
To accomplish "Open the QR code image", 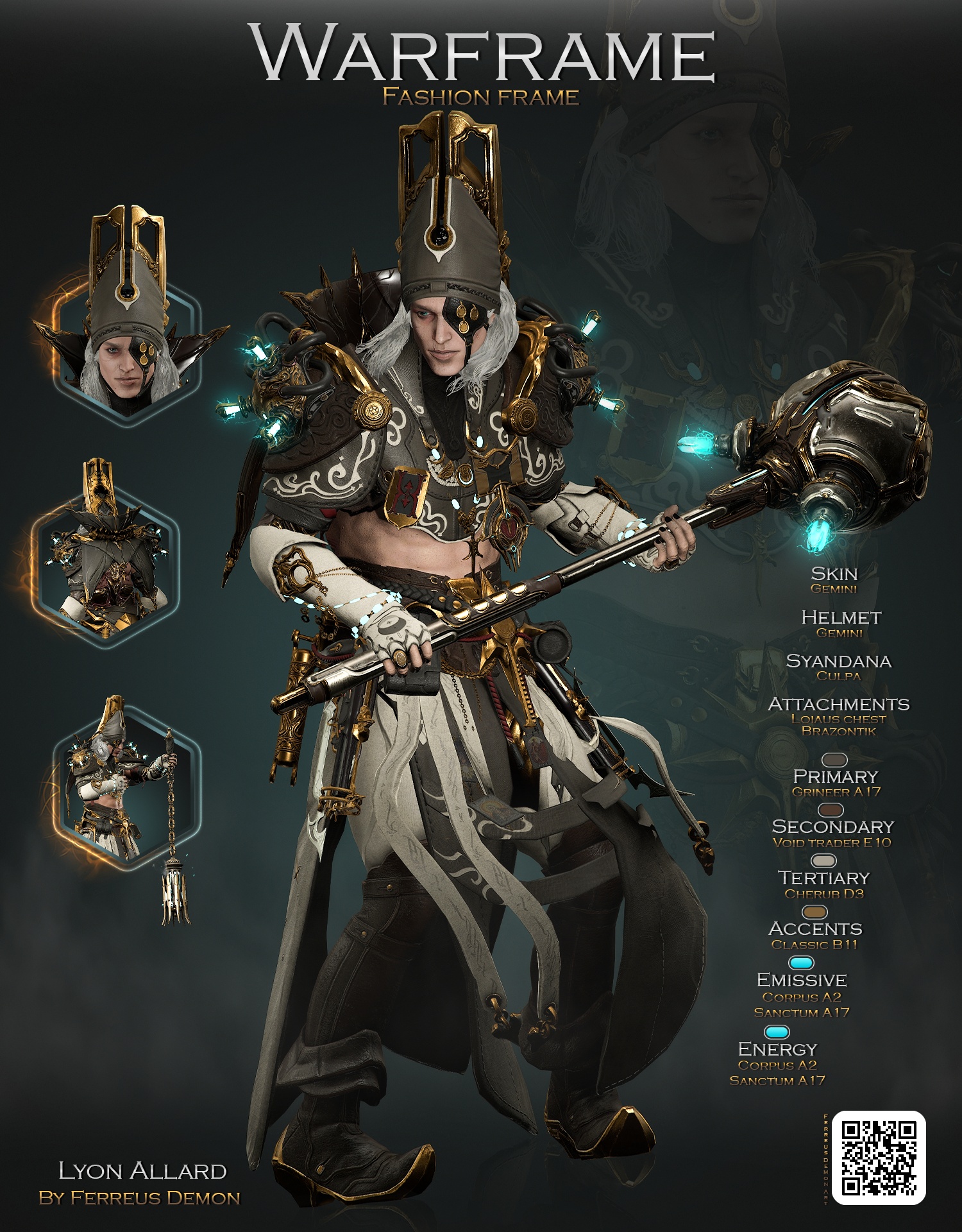I will coord(878,1157).
